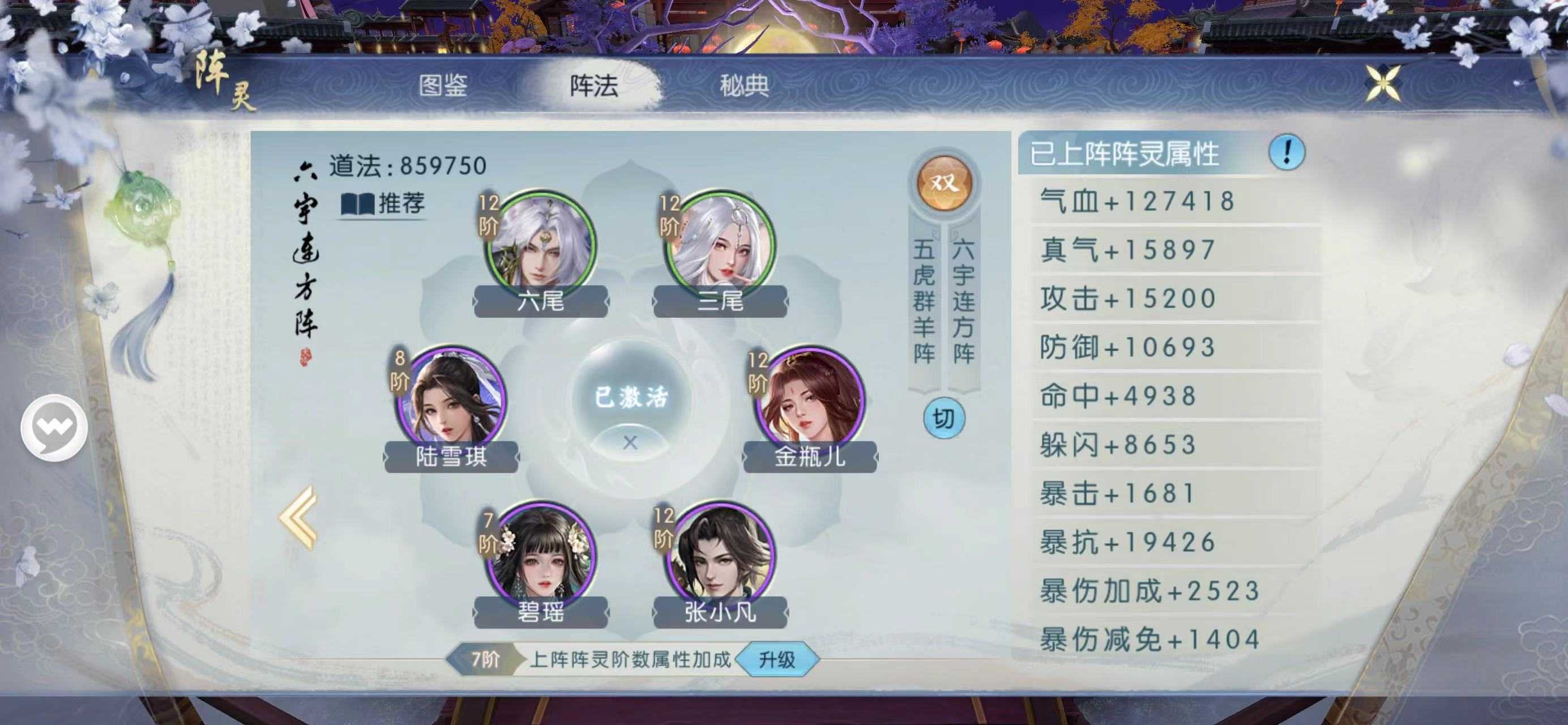Switch to the 图鉴 tab
This screenshot has width=1568, height=725.
click(444, 86)
